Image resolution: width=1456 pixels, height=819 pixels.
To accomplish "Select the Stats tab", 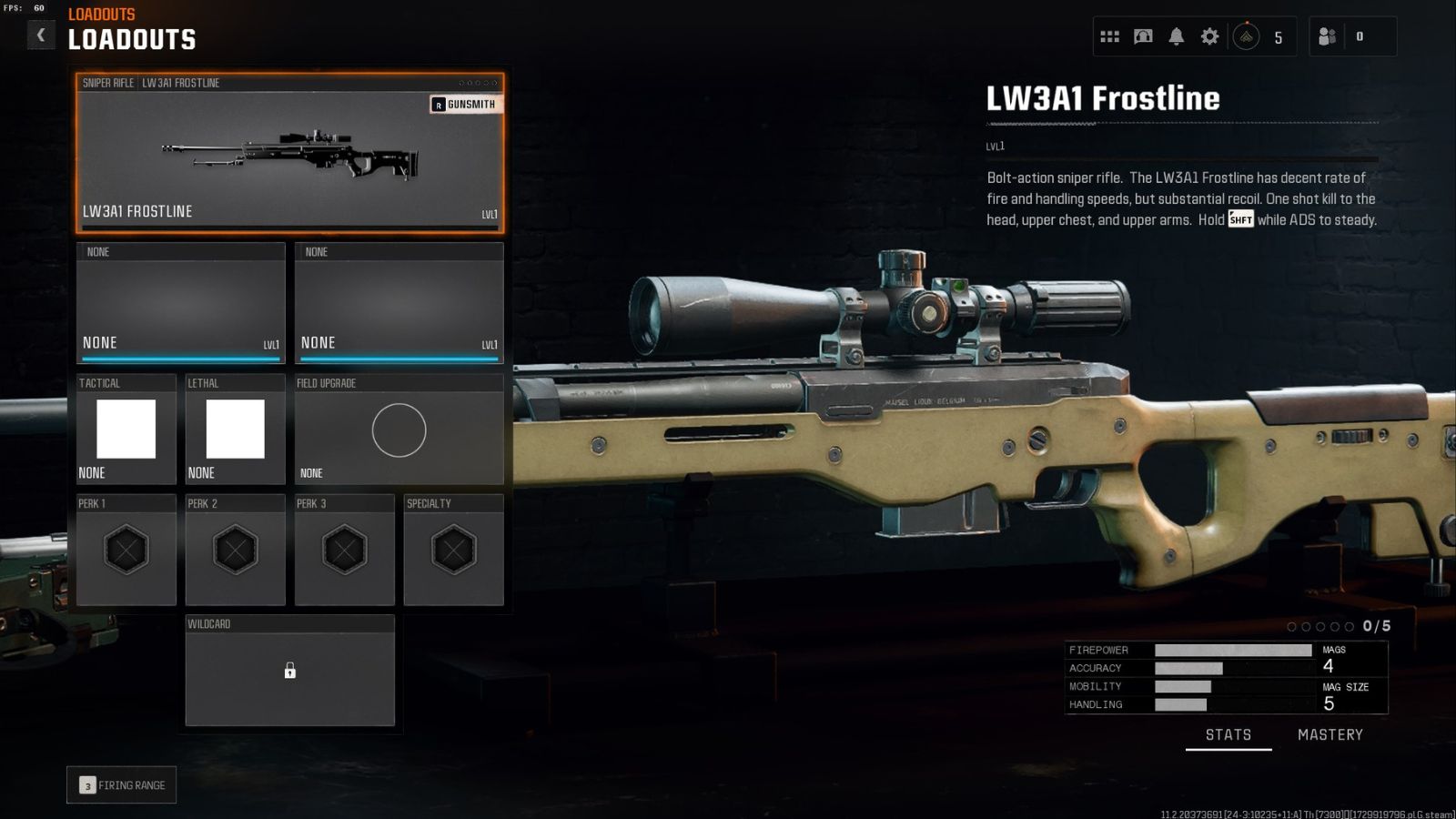I will 1228,734.
